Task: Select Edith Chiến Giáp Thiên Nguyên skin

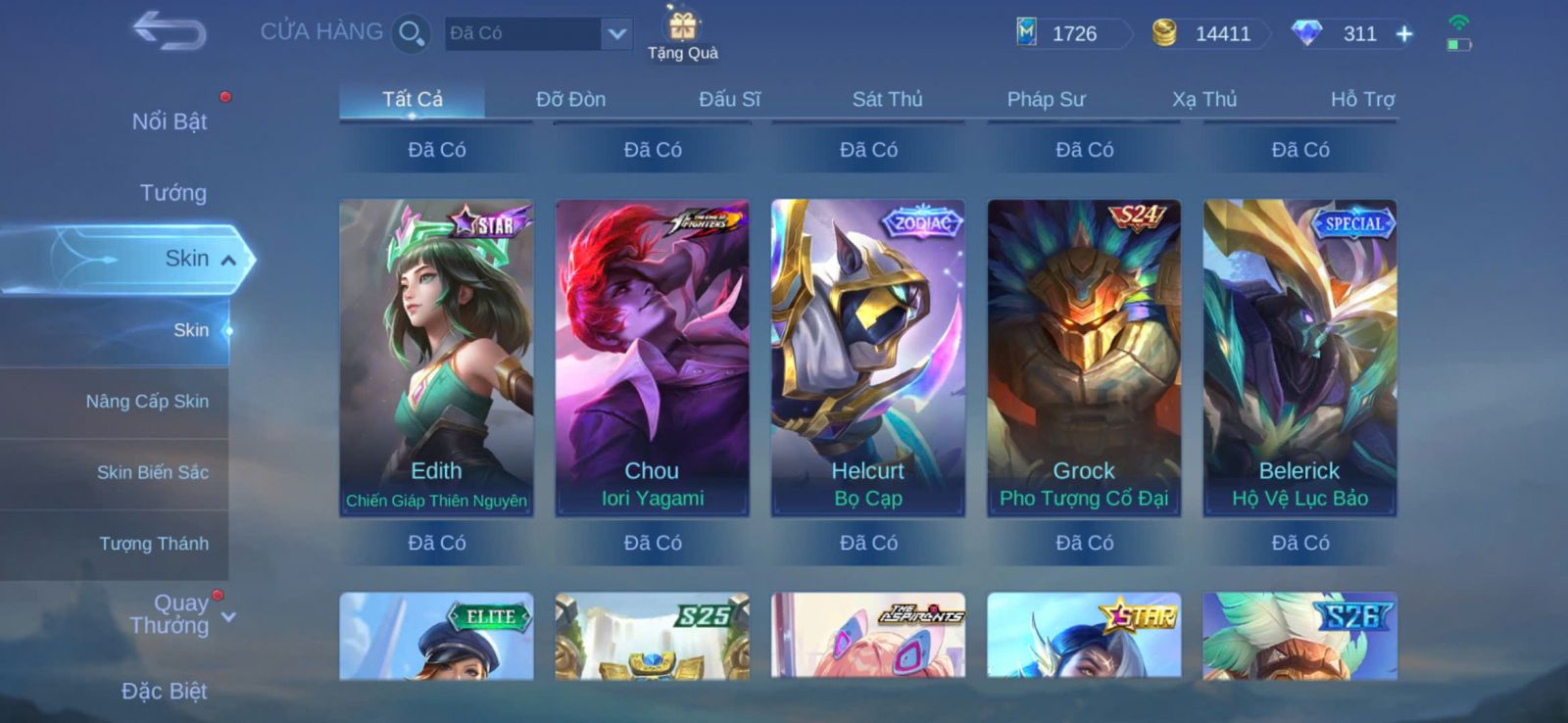Action: click(436, 358)
